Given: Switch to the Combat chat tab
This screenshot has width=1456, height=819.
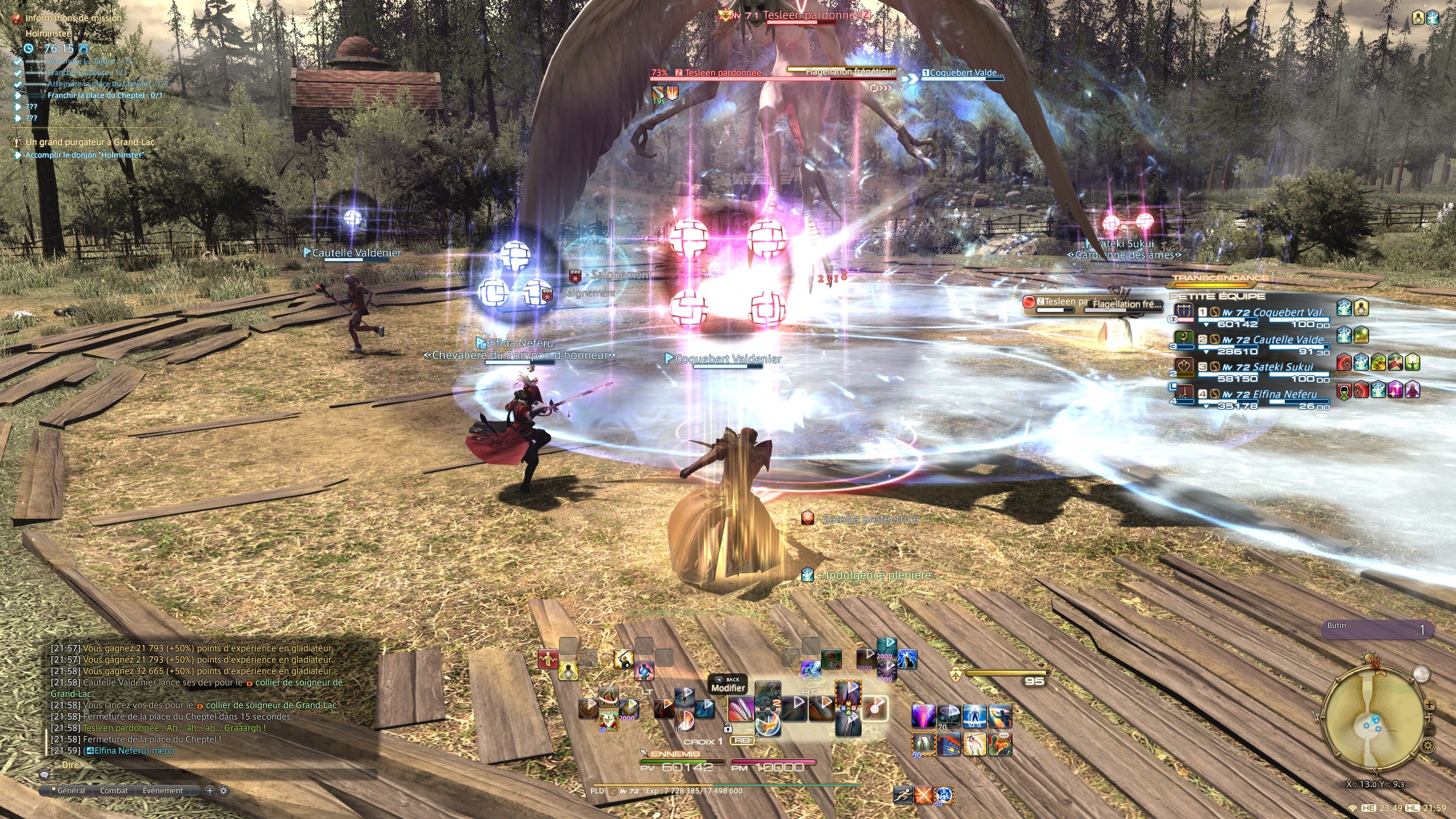Looking at the screenshot, I should 114,791.
